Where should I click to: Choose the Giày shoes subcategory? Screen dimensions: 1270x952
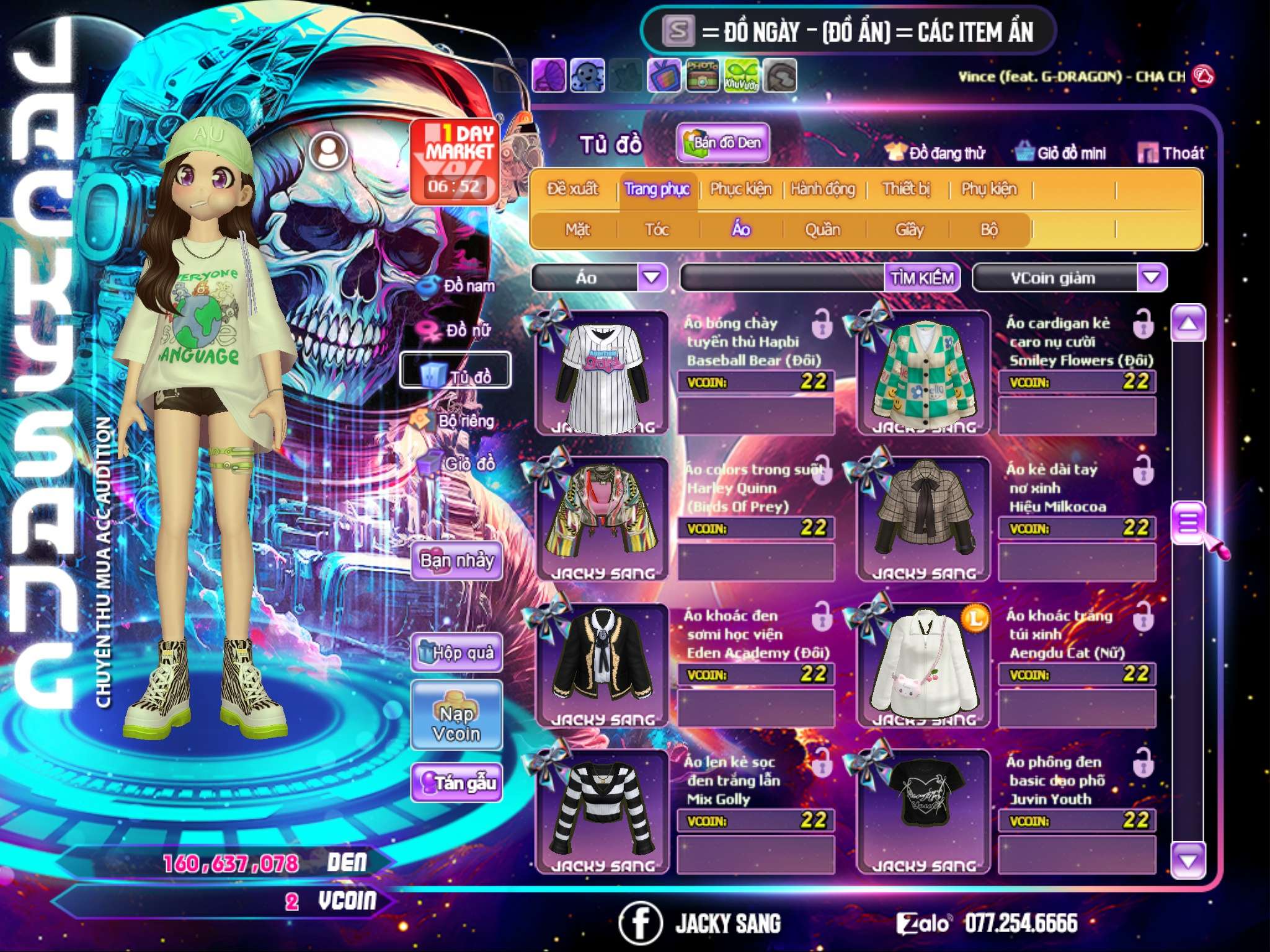click(x=909, y=230)
